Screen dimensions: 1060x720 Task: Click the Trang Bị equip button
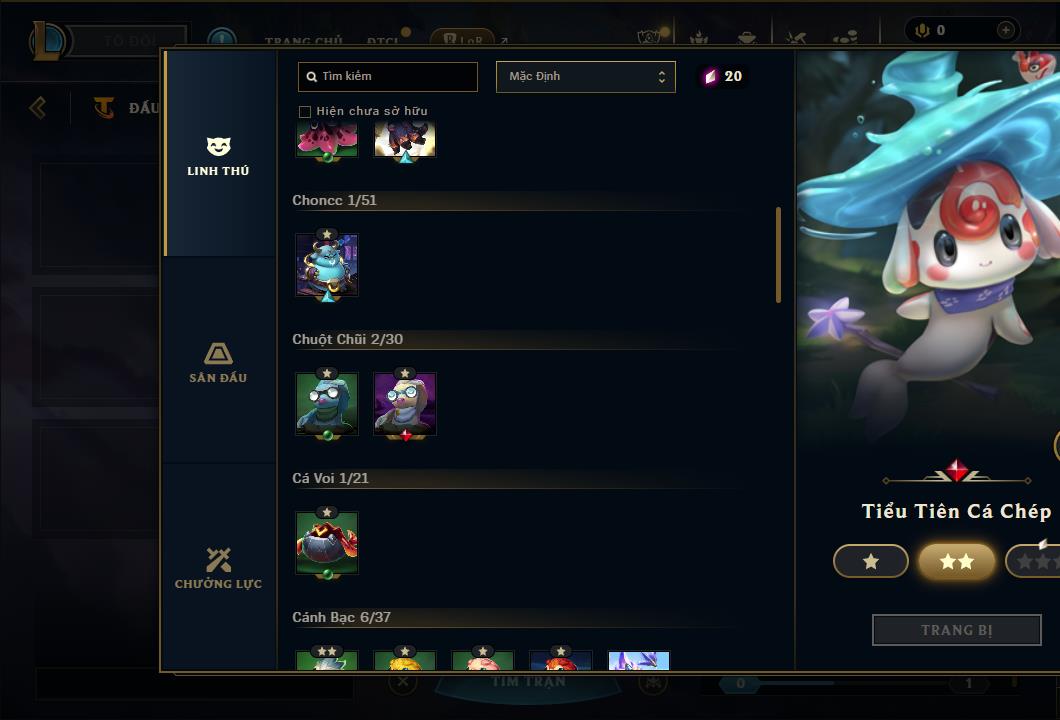click(957, 630)
